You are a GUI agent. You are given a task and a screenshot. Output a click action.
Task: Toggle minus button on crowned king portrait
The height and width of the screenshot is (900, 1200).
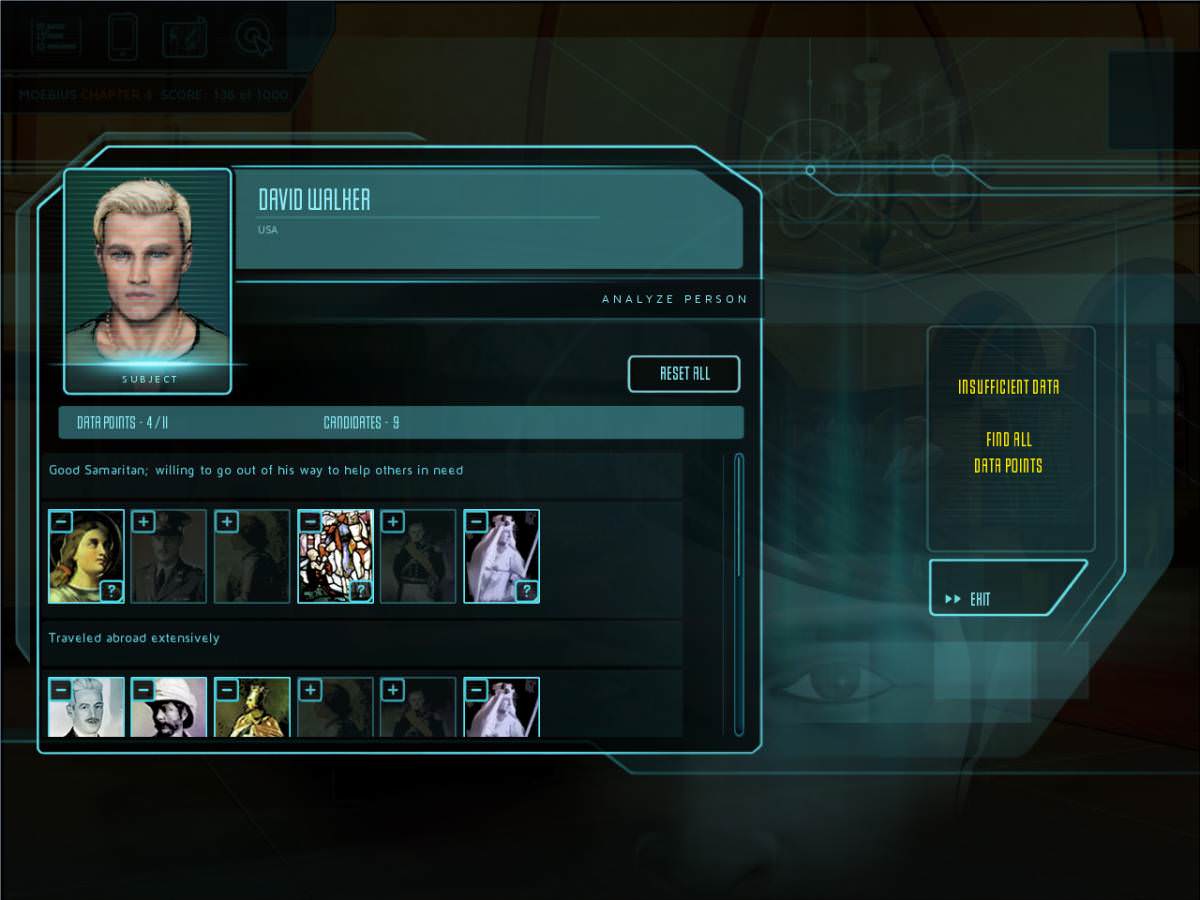coord(226,690)
